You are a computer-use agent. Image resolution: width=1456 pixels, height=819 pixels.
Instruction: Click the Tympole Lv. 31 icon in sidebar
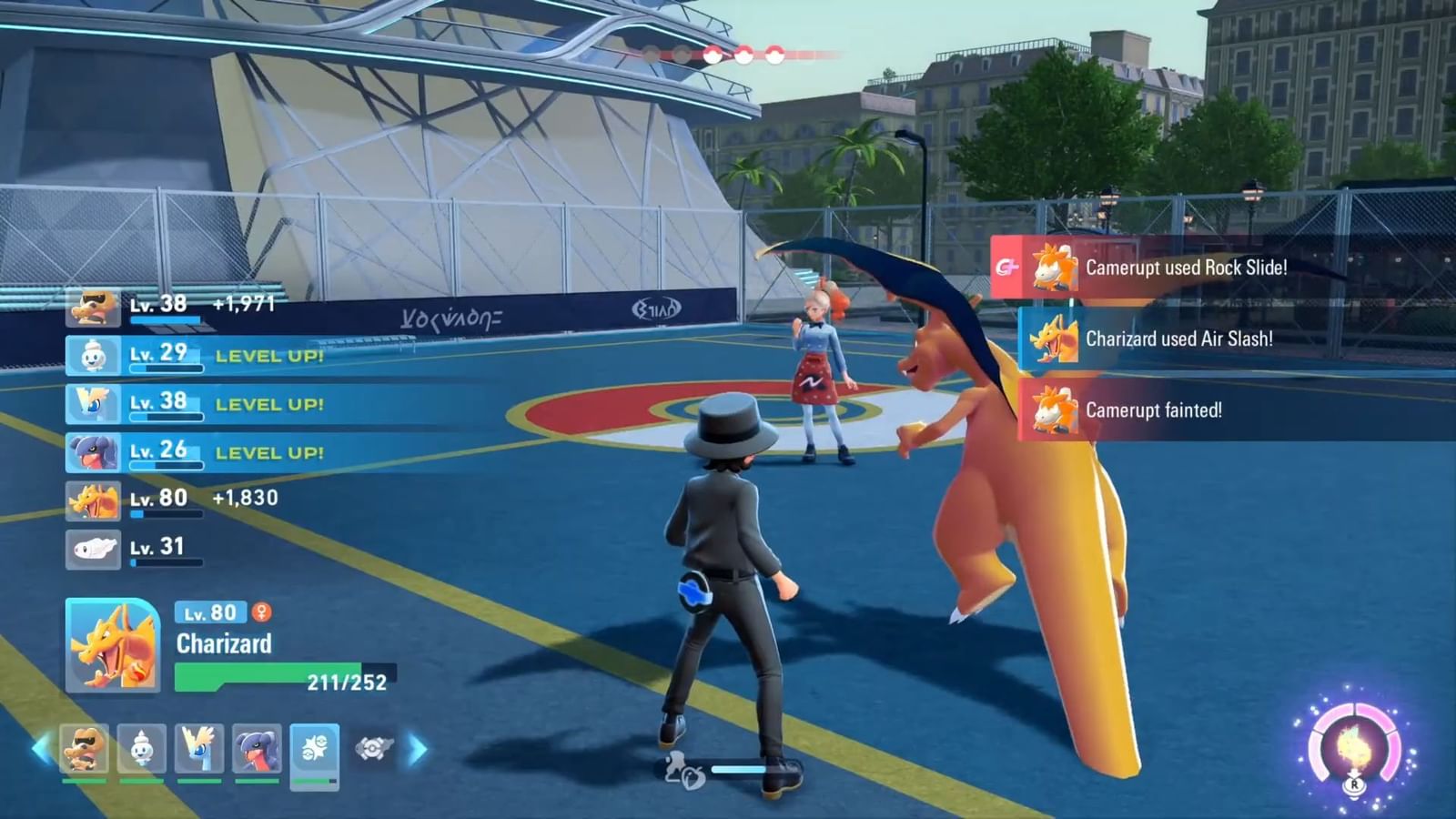[93, 545]
